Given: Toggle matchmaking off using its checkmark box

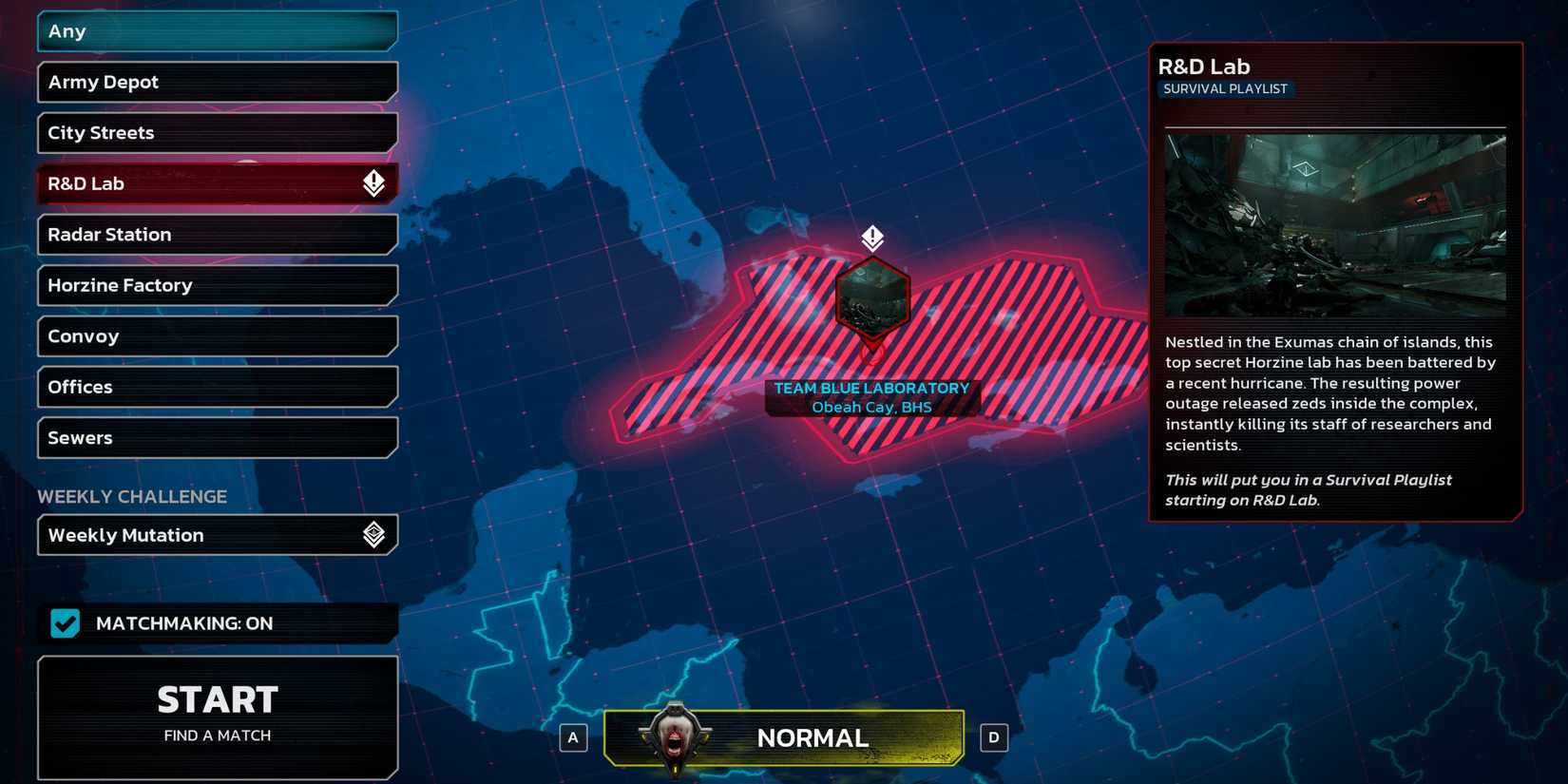Looking at the screenshot, I should coord(64,623).
